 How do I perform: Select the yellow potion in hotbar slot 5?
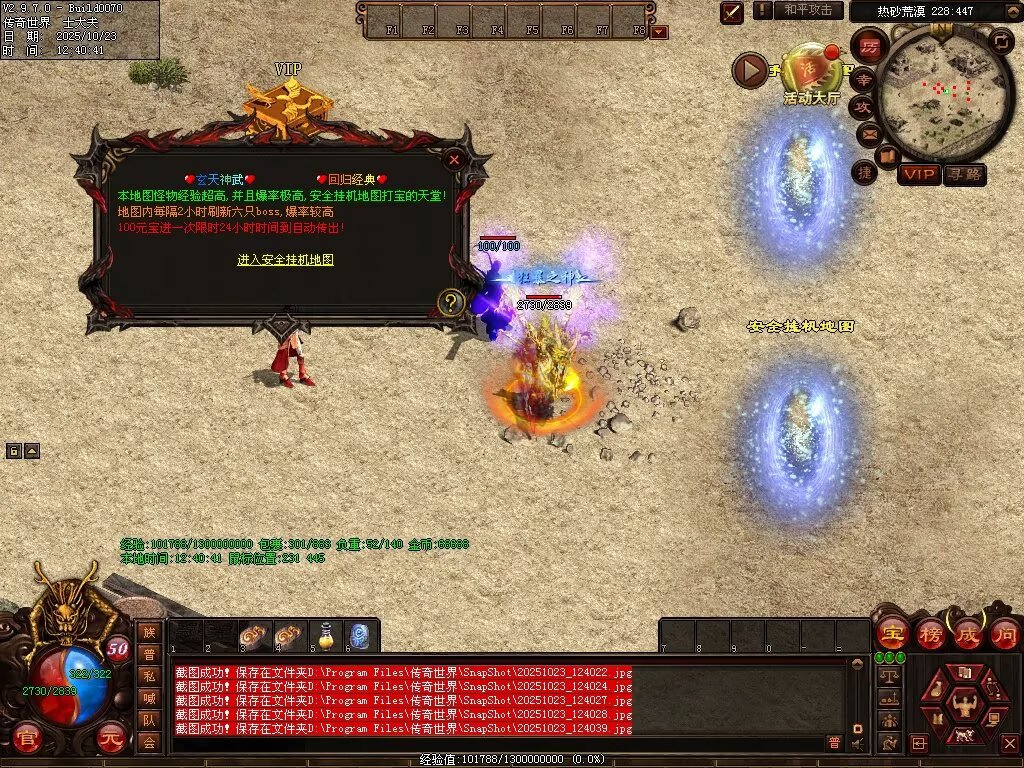325,636
